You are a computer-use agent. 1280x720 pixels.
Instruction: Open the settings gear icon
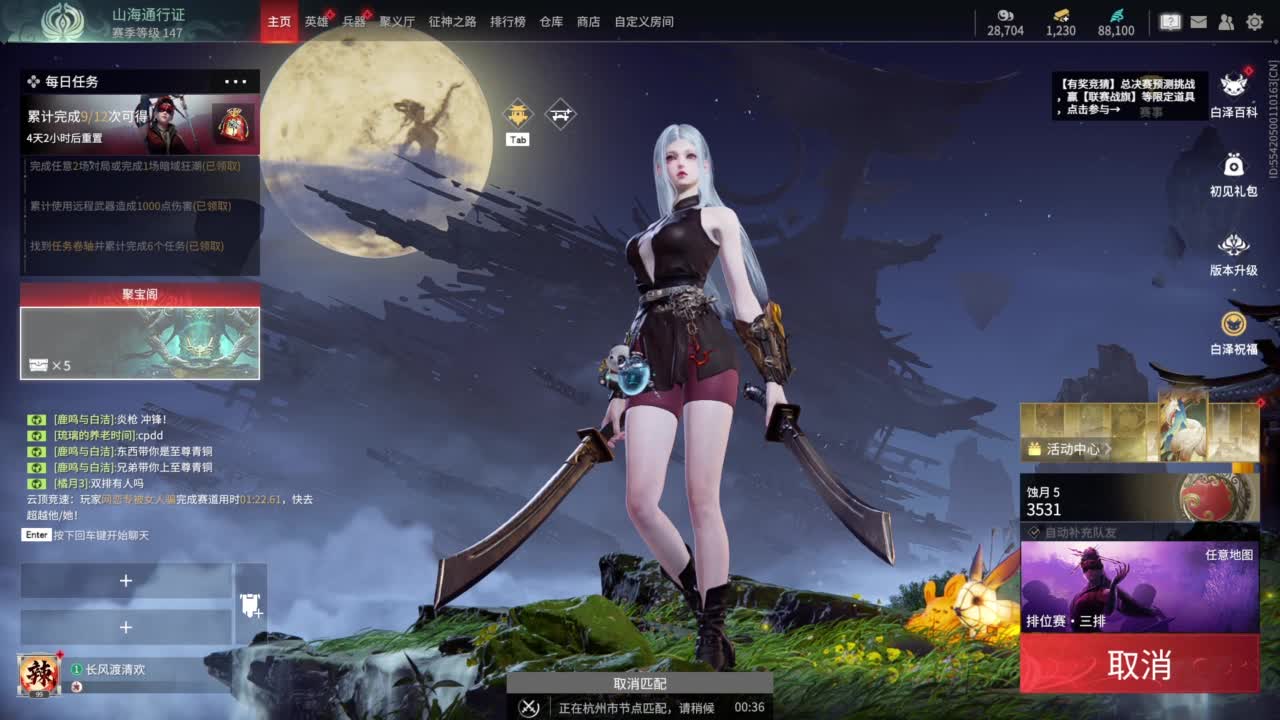point(1254,22)
